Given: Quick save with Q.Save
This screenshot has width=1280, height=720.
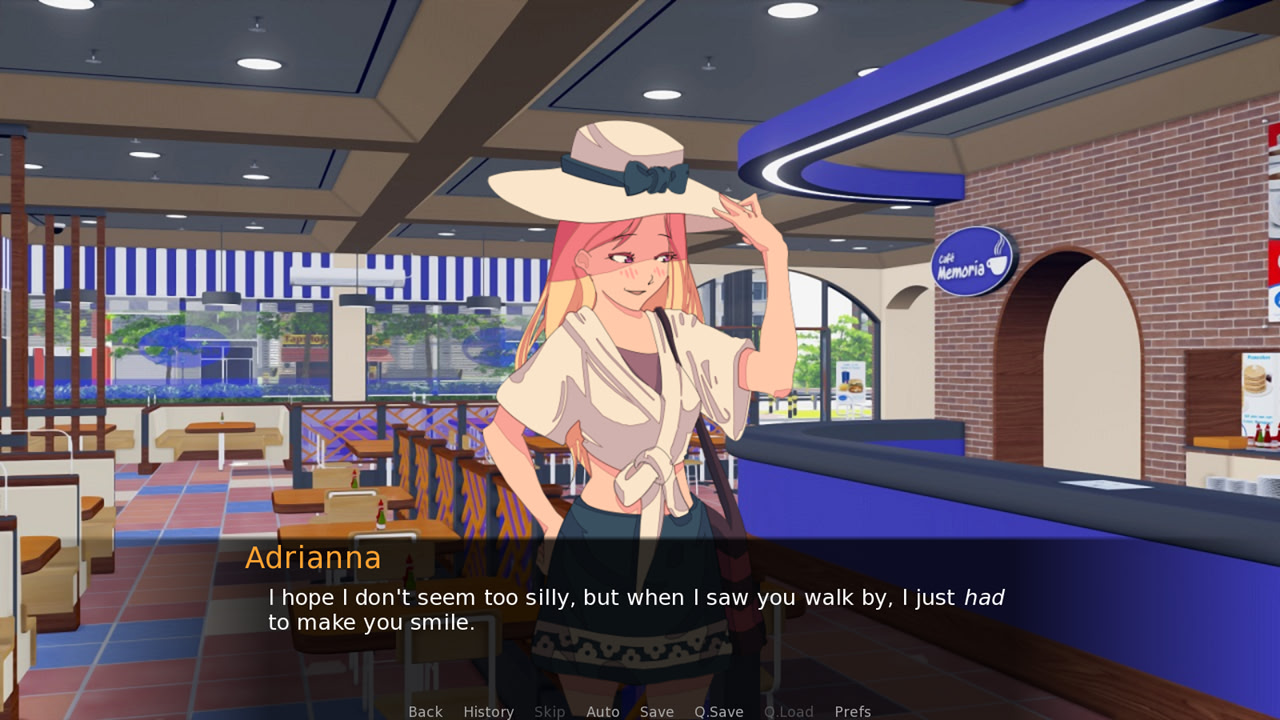Looking at the screenshot, I should [718, 711].
